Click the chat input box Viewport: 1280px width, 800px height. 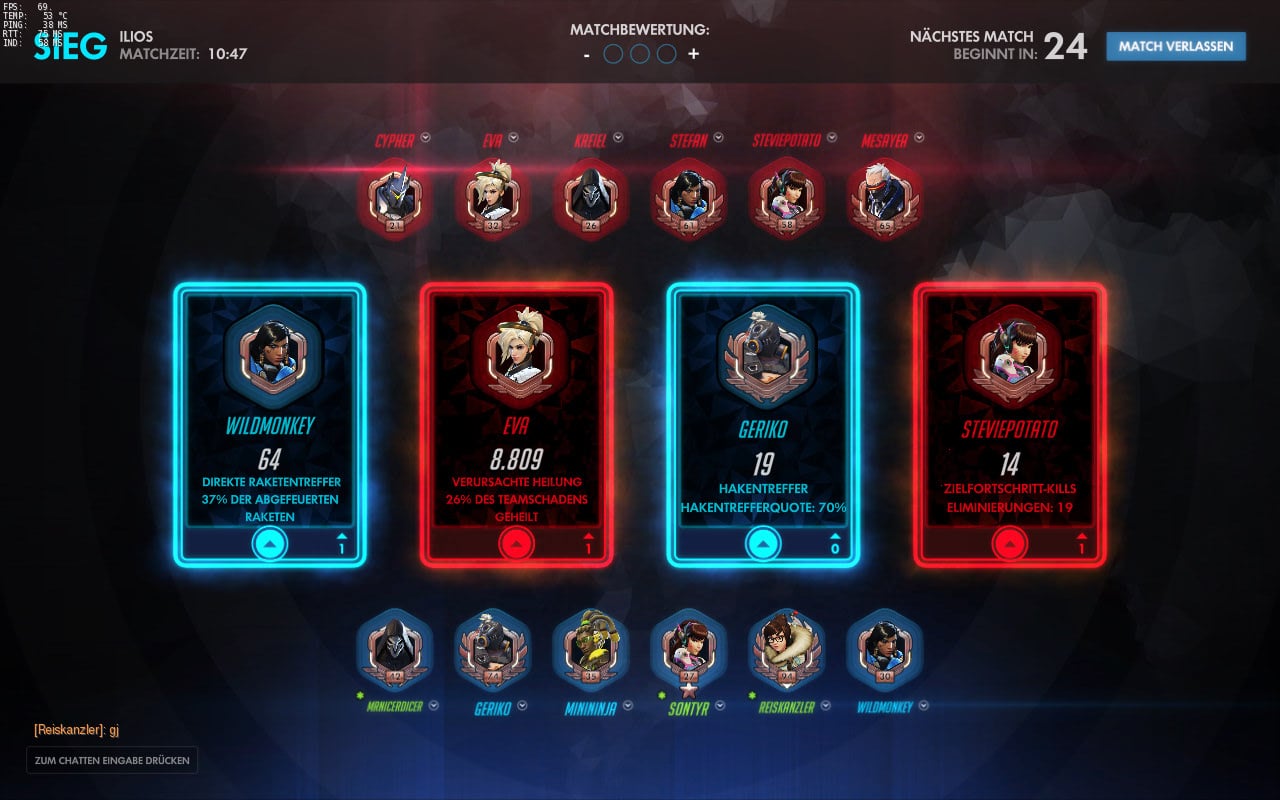112,760
